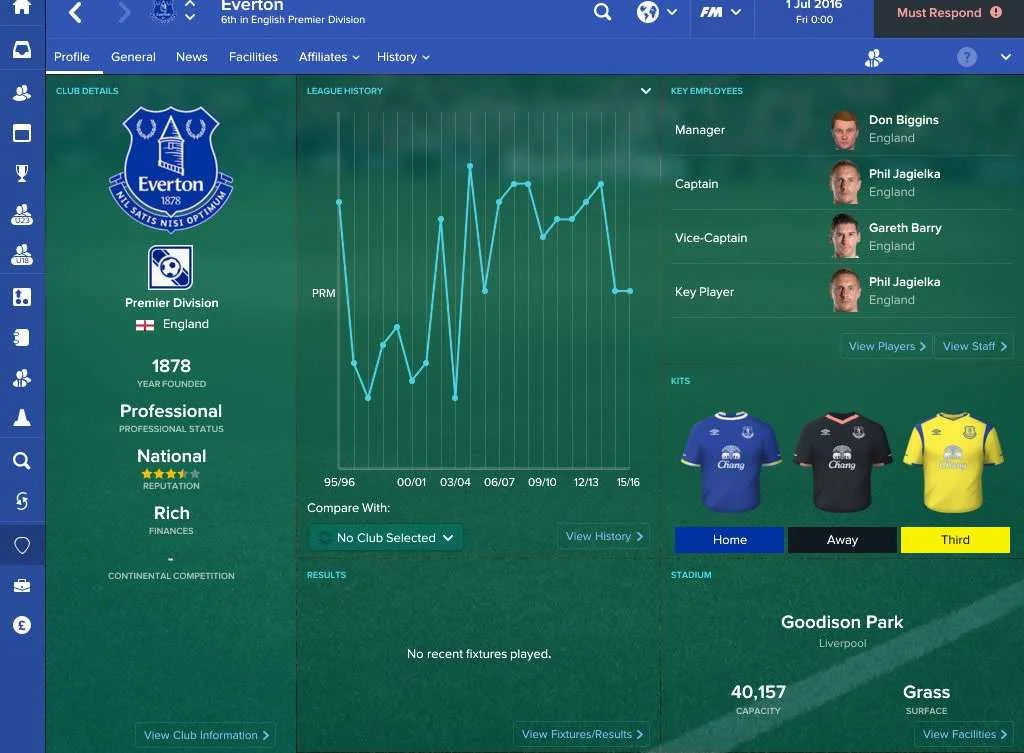The width and height of the screenshot is (1024, 753).
Task: Expand the Affiliates dropdown menu
Action: click(x=329, y=57)
